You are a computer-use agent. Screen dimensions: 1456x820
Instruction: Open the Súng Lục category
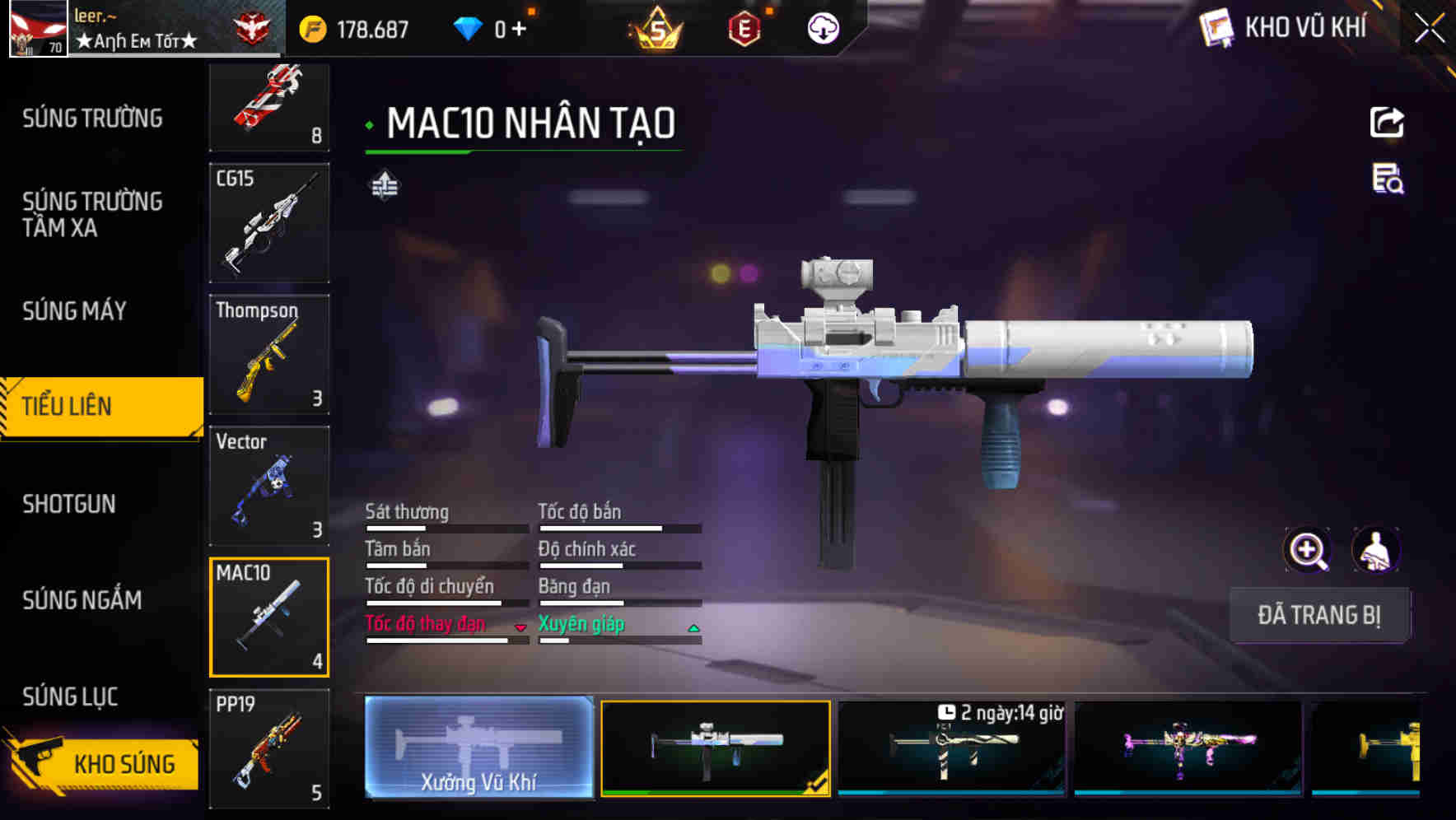click(70, 697)
